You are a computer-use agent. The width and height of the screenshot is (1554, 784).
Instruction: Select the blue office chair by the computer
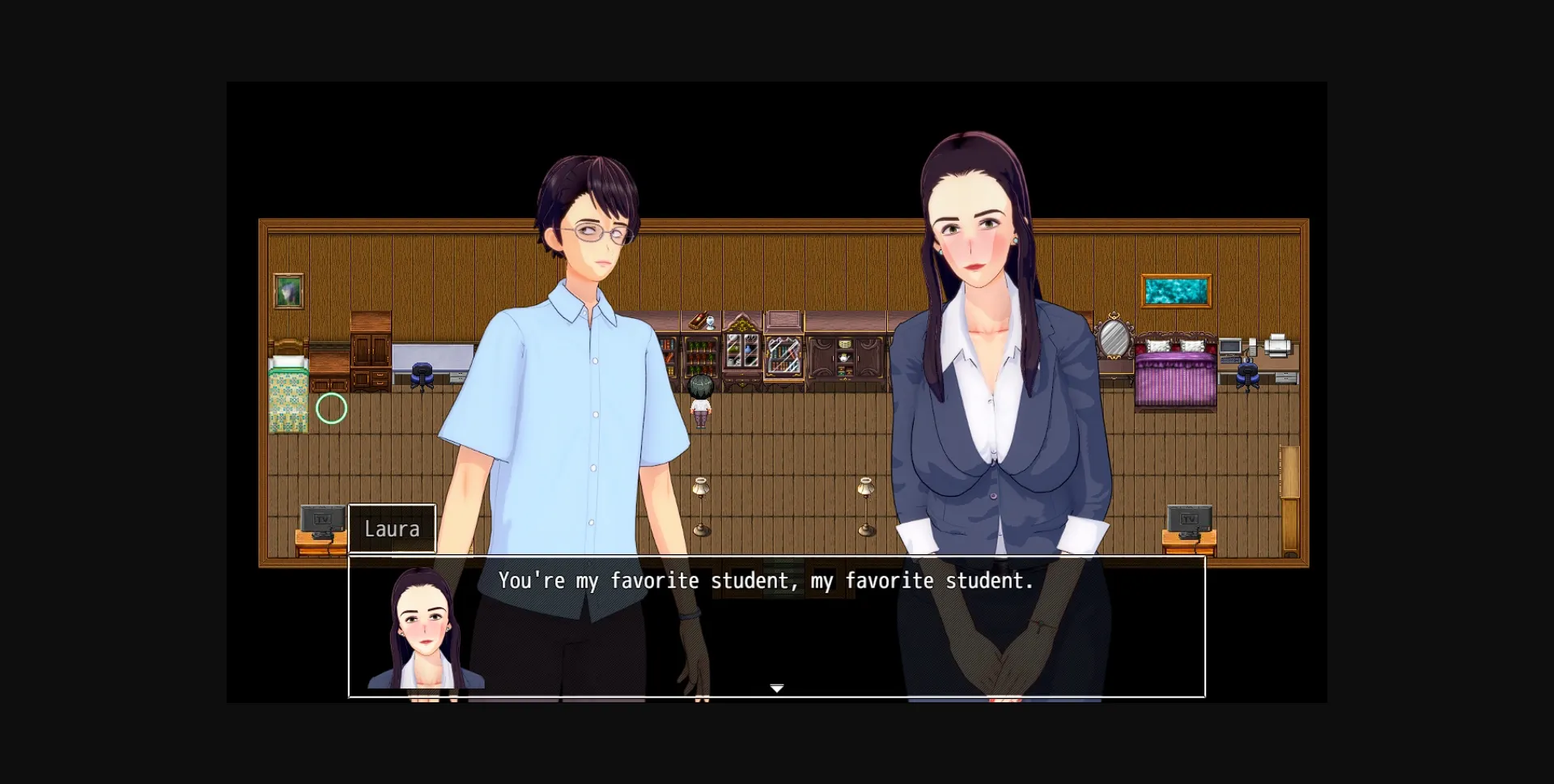pos(1247,374)
